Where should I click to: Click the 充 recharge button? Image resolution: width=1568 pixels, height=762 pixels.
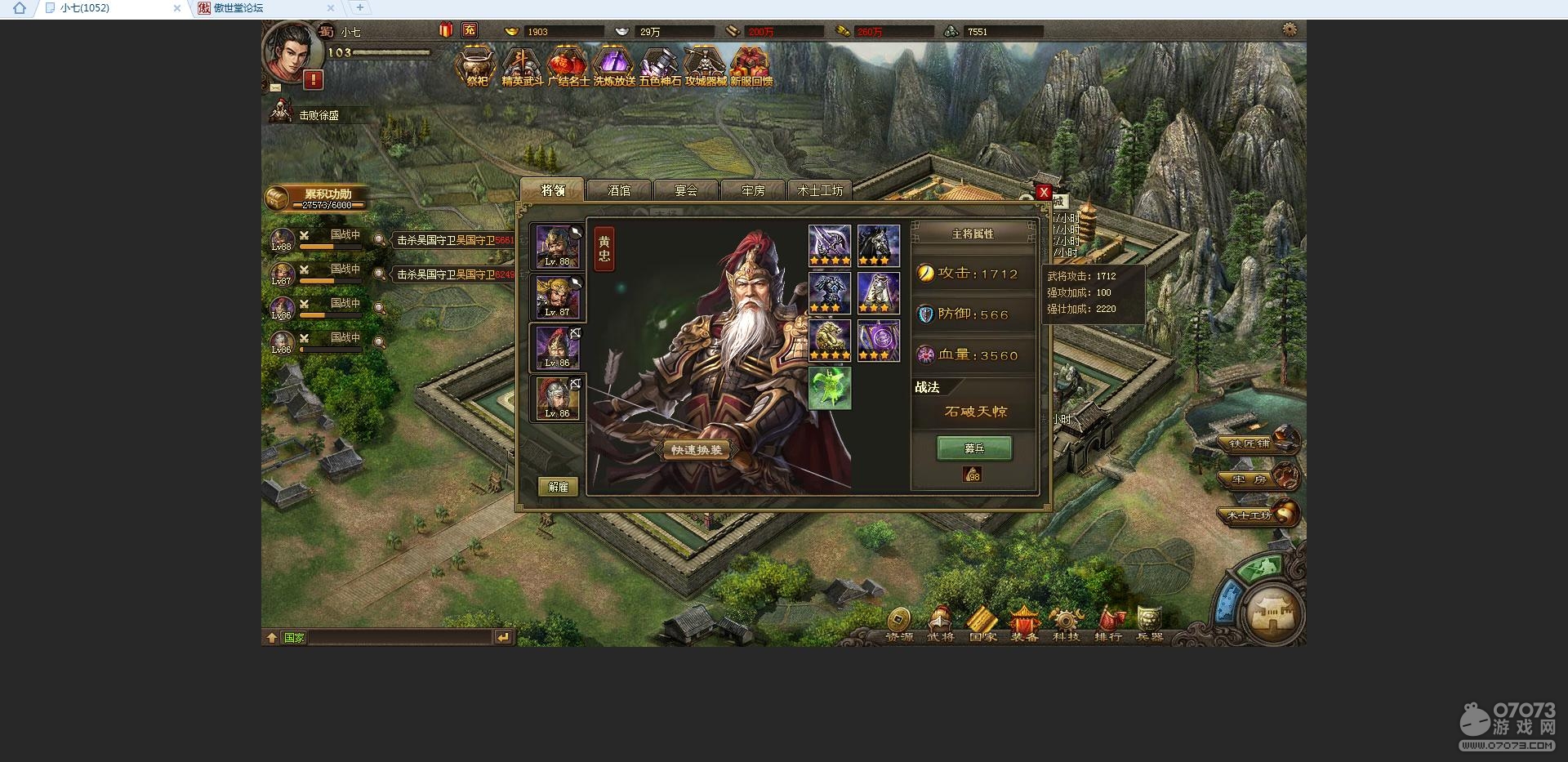469,30
